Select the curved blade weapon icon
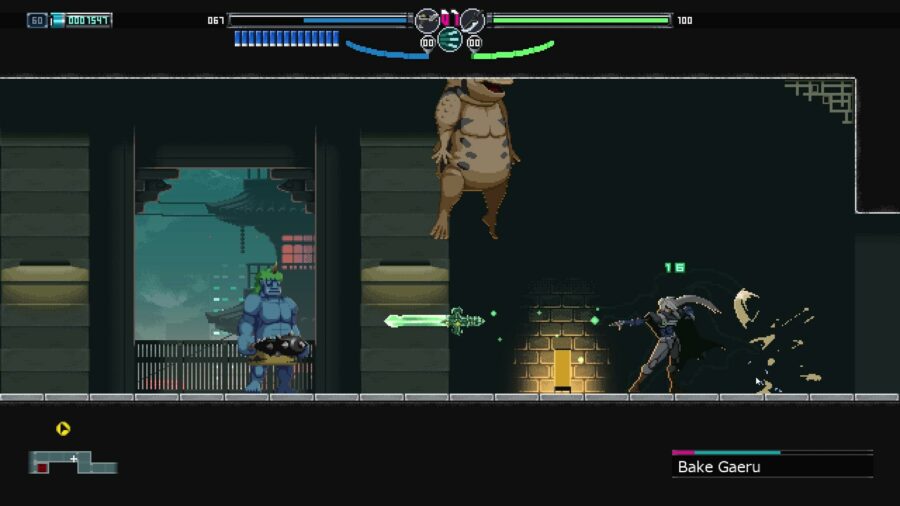Viewport: 900px width, 506px height. coord(472,19)
